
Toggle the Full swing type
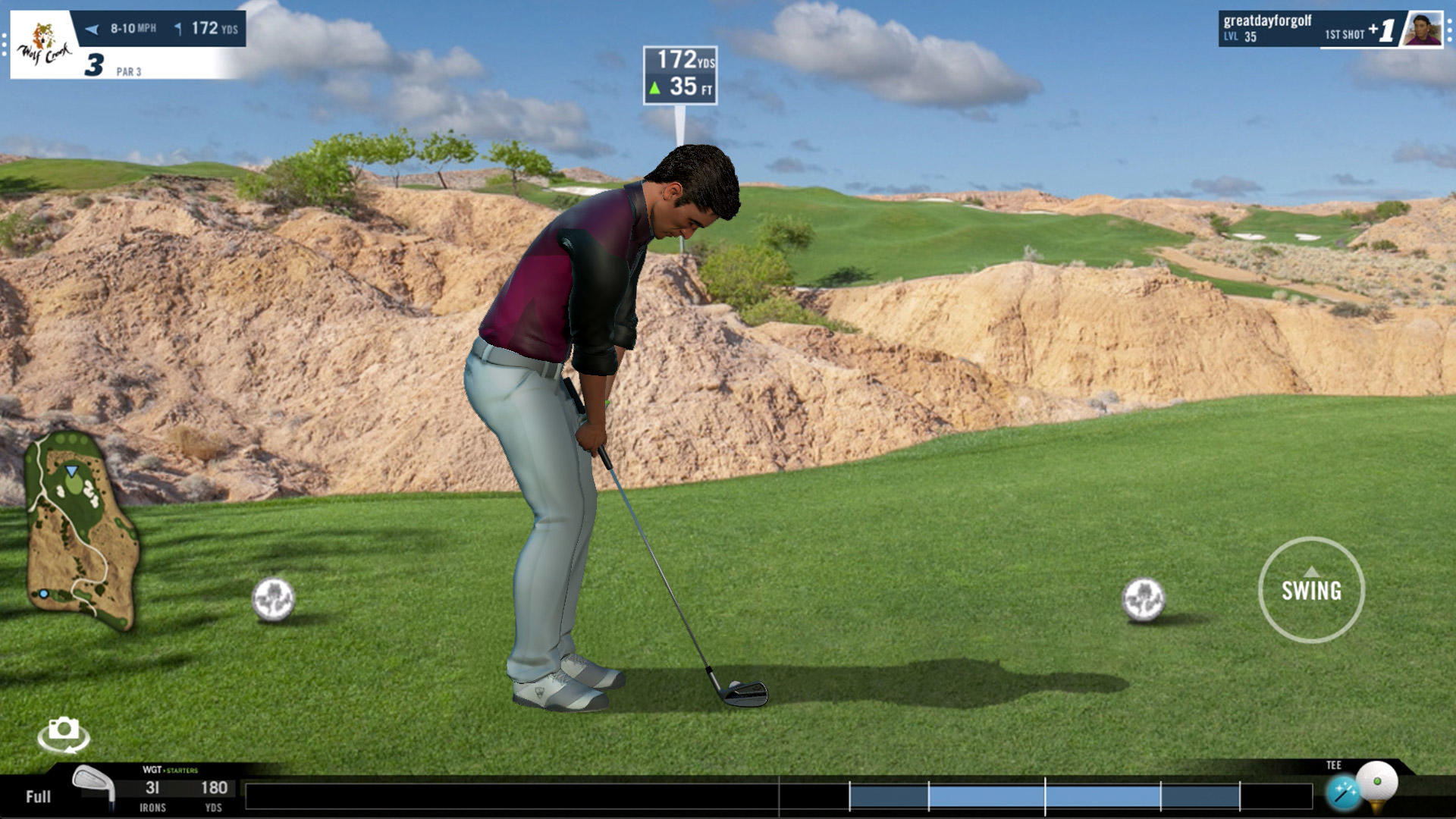tap(38, 797)
